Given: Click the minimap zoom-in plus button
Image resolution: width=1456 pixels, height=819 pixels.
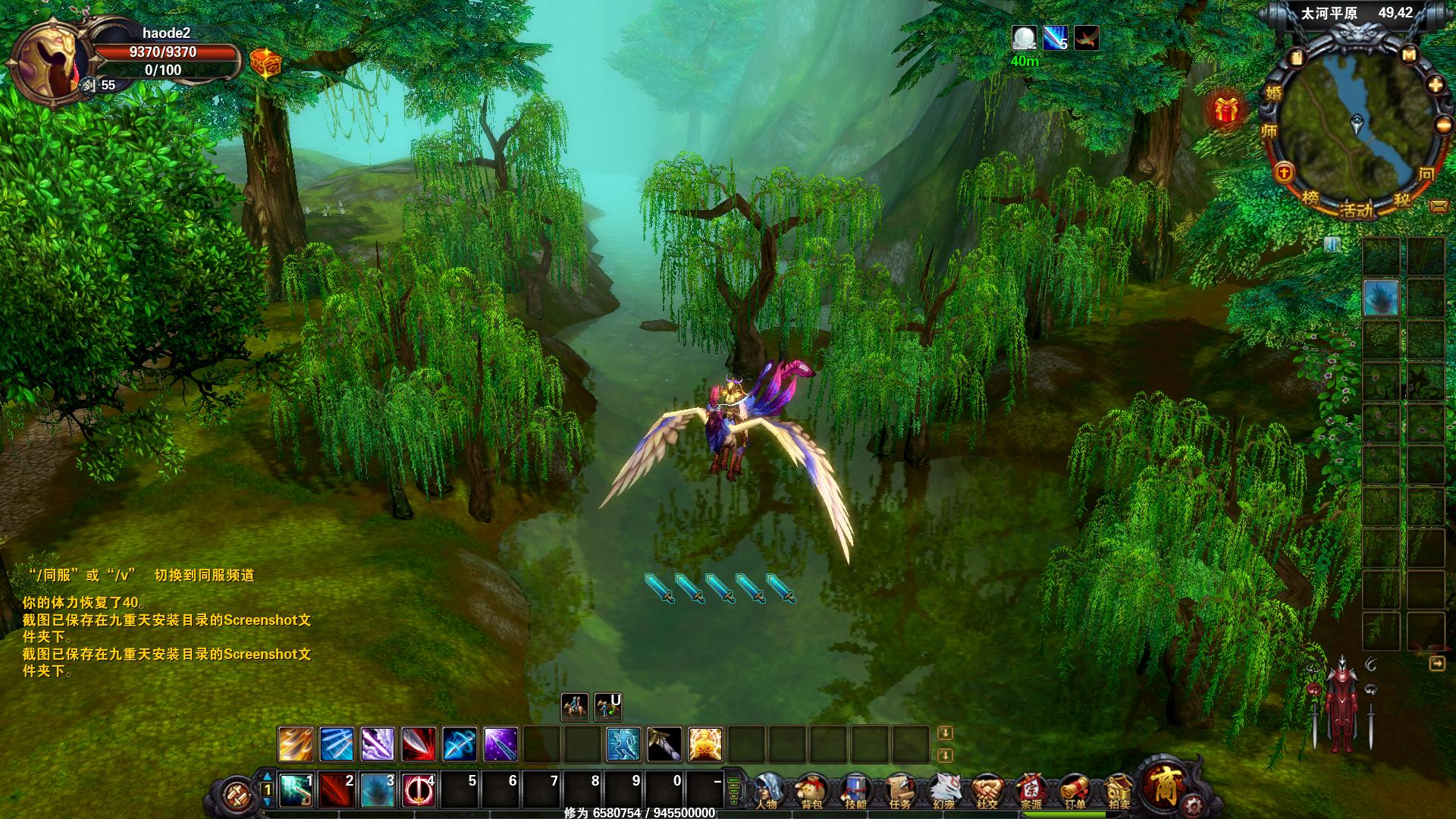Looking at the screenshot, I should pyautogui.click(x=1436, y=85).
